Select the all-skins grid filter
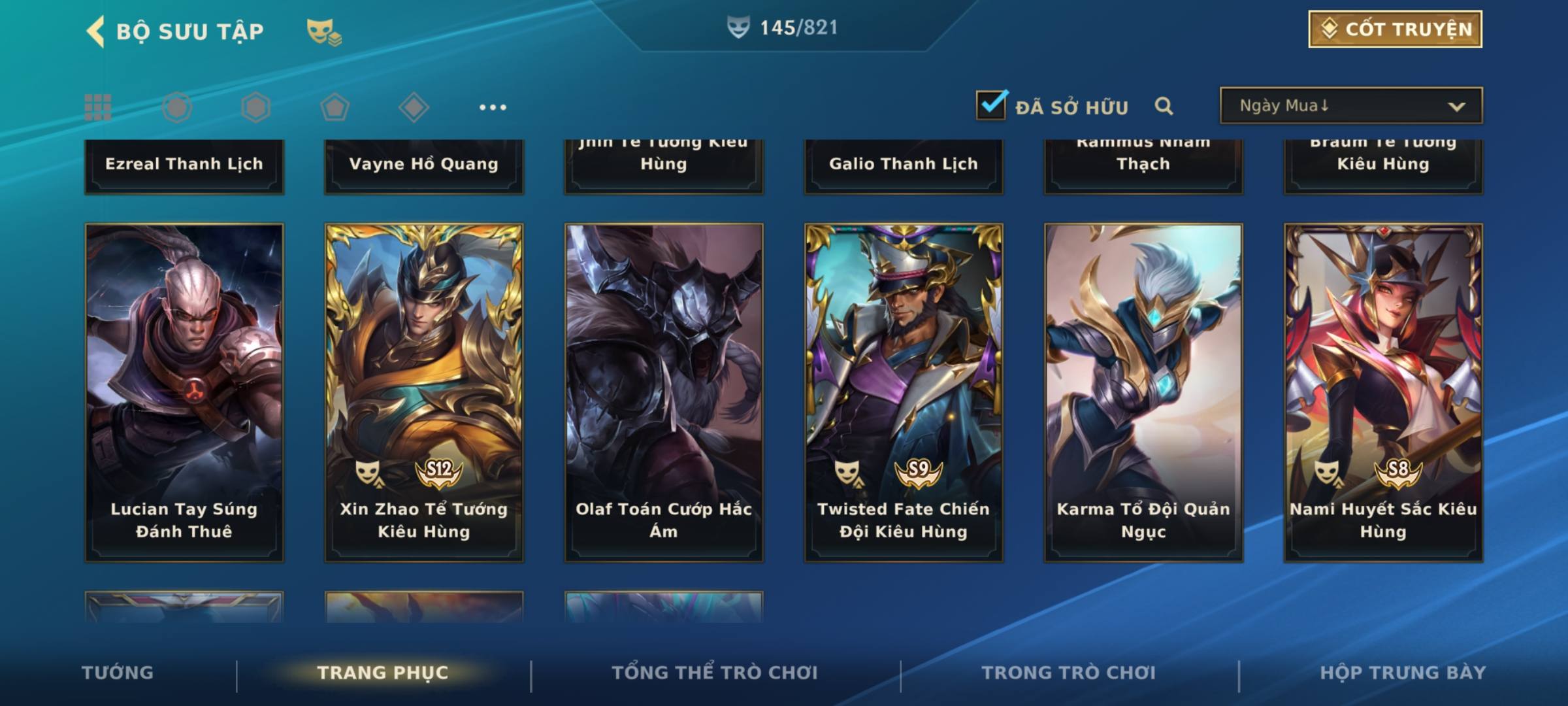Screen dimensions: 1568x706 click(98, 107)
